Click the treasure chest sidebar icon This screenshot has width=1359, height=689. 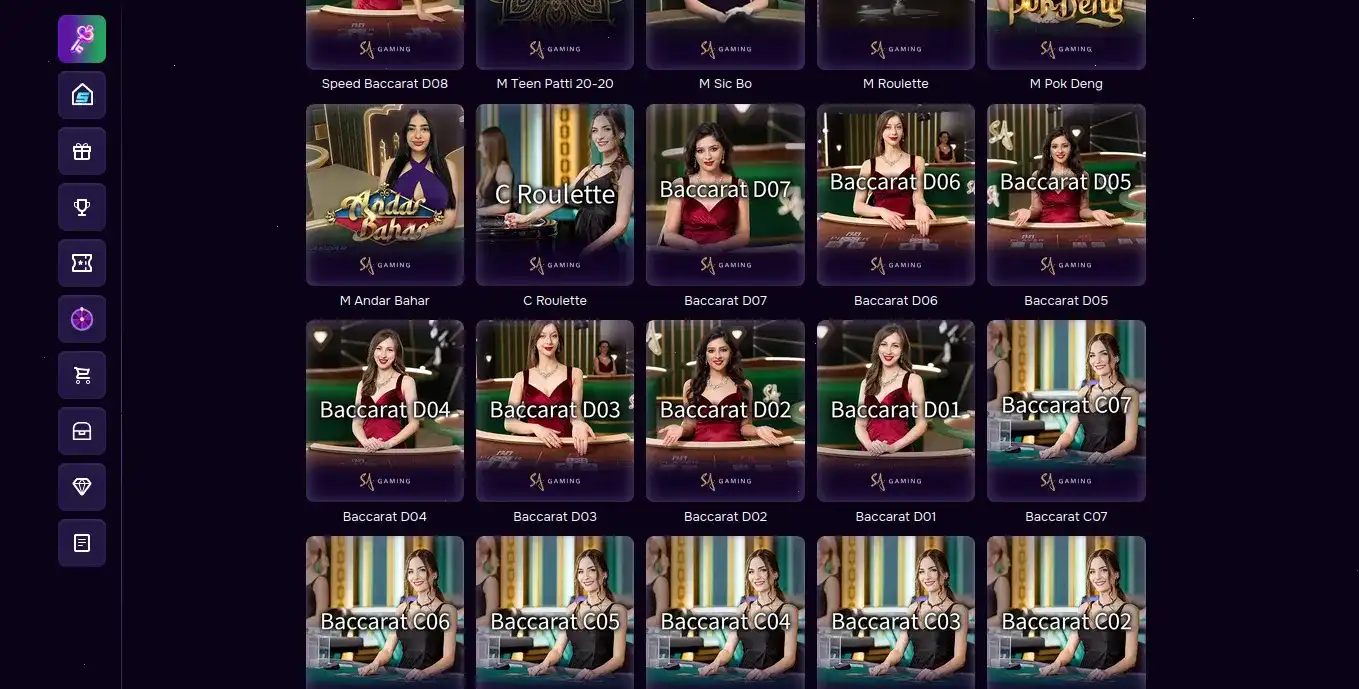pyautogui.click(x=82, y=431)
